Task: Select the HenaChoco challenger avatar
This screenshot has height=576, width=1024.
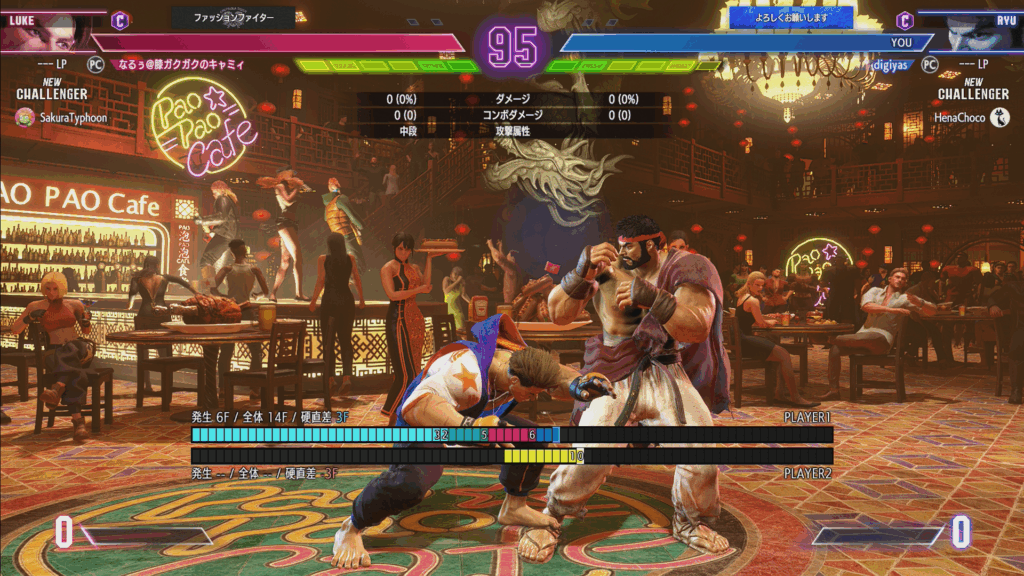Action: (x=998, y=117)
